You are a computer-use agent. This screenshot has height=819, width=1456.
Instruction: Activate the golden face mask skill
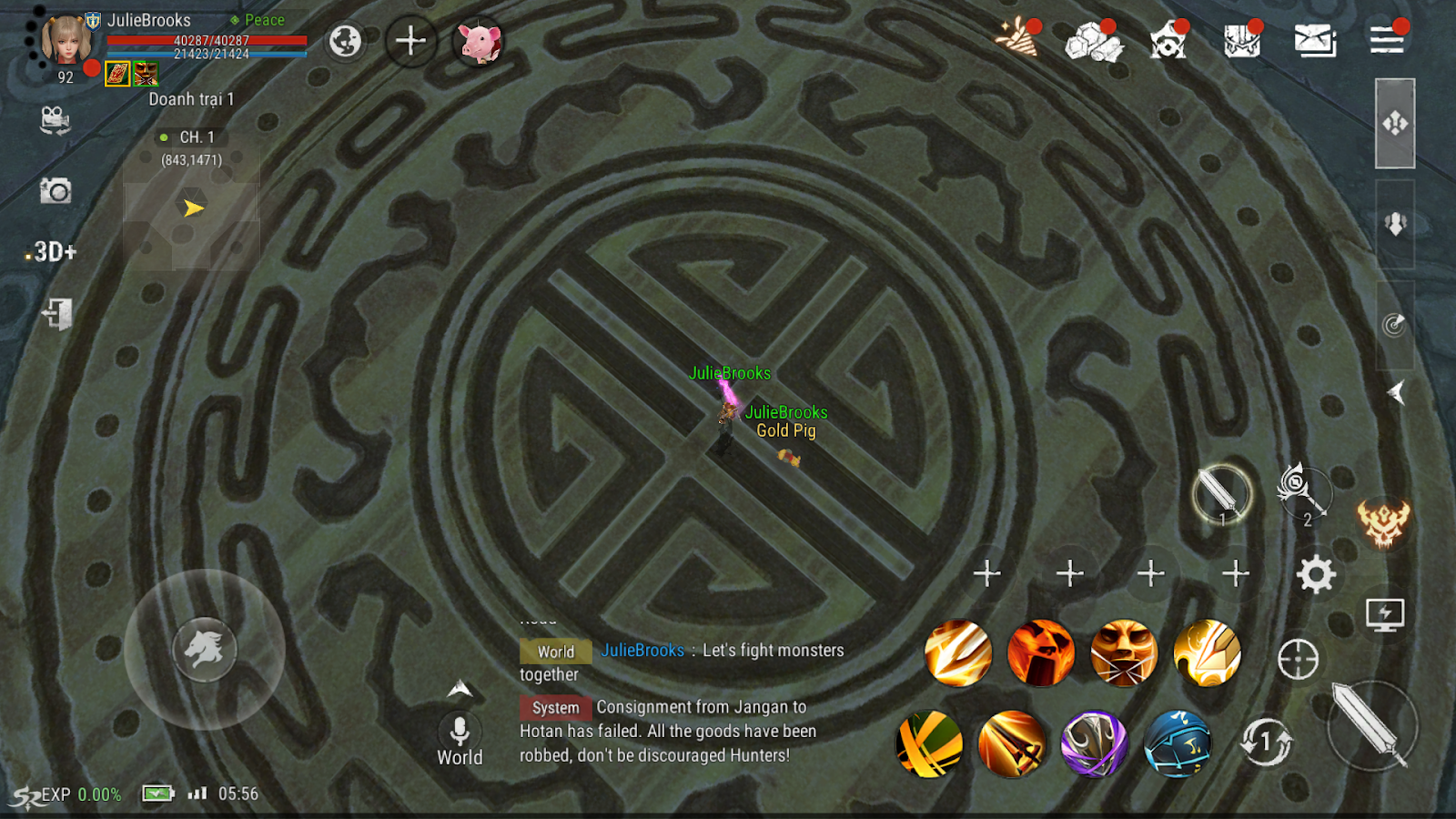[x=1124, y=652]
